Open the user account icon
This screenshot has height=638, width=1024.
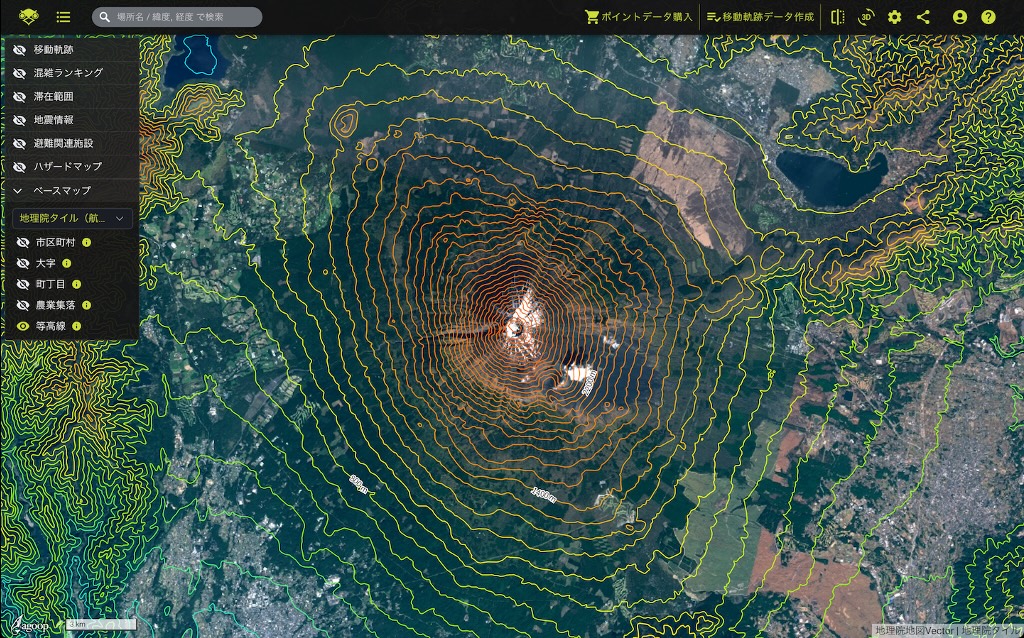[x=960, y=17]
